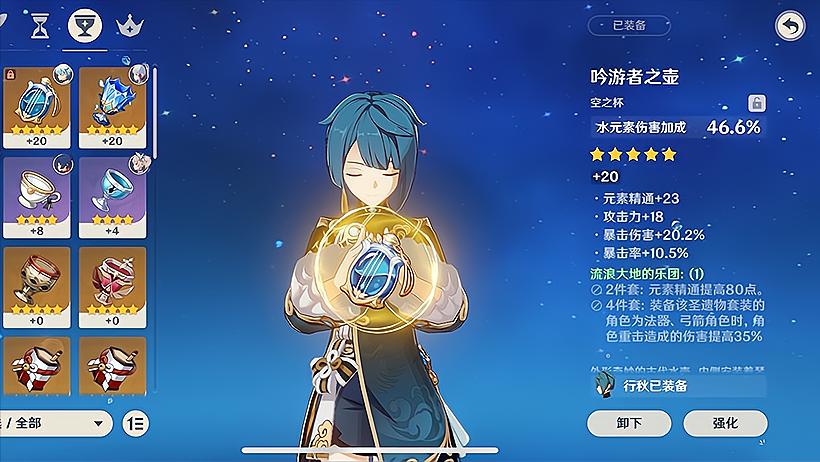820x462 pixels.
Task: Choose the dark red chalice +0
Action: [36, 286]
